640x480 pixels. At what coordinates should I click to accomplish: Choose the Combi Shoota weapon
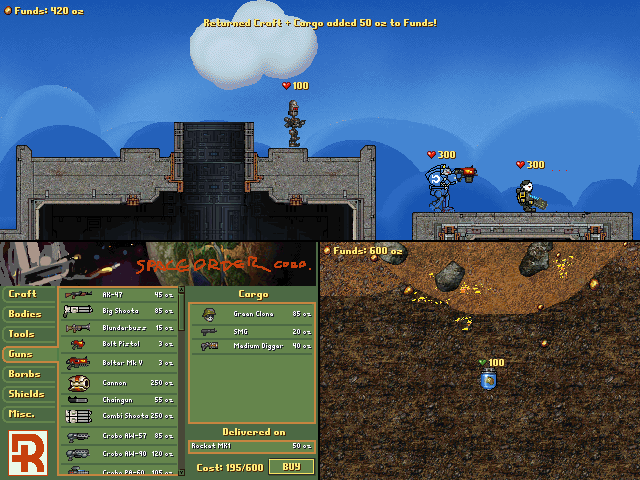coord(118,415)
